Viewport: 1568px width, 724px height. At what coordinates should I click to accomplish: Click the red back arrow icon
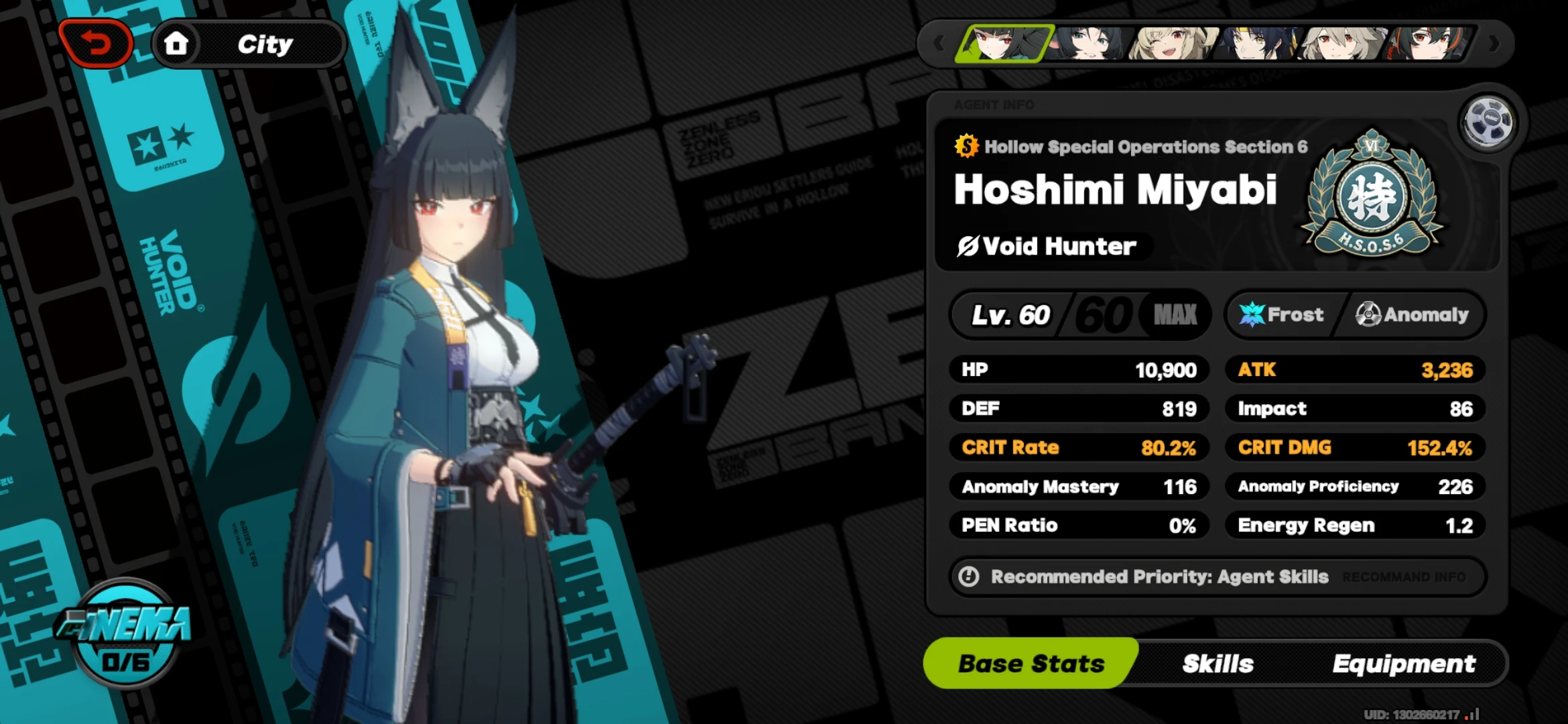96,42
